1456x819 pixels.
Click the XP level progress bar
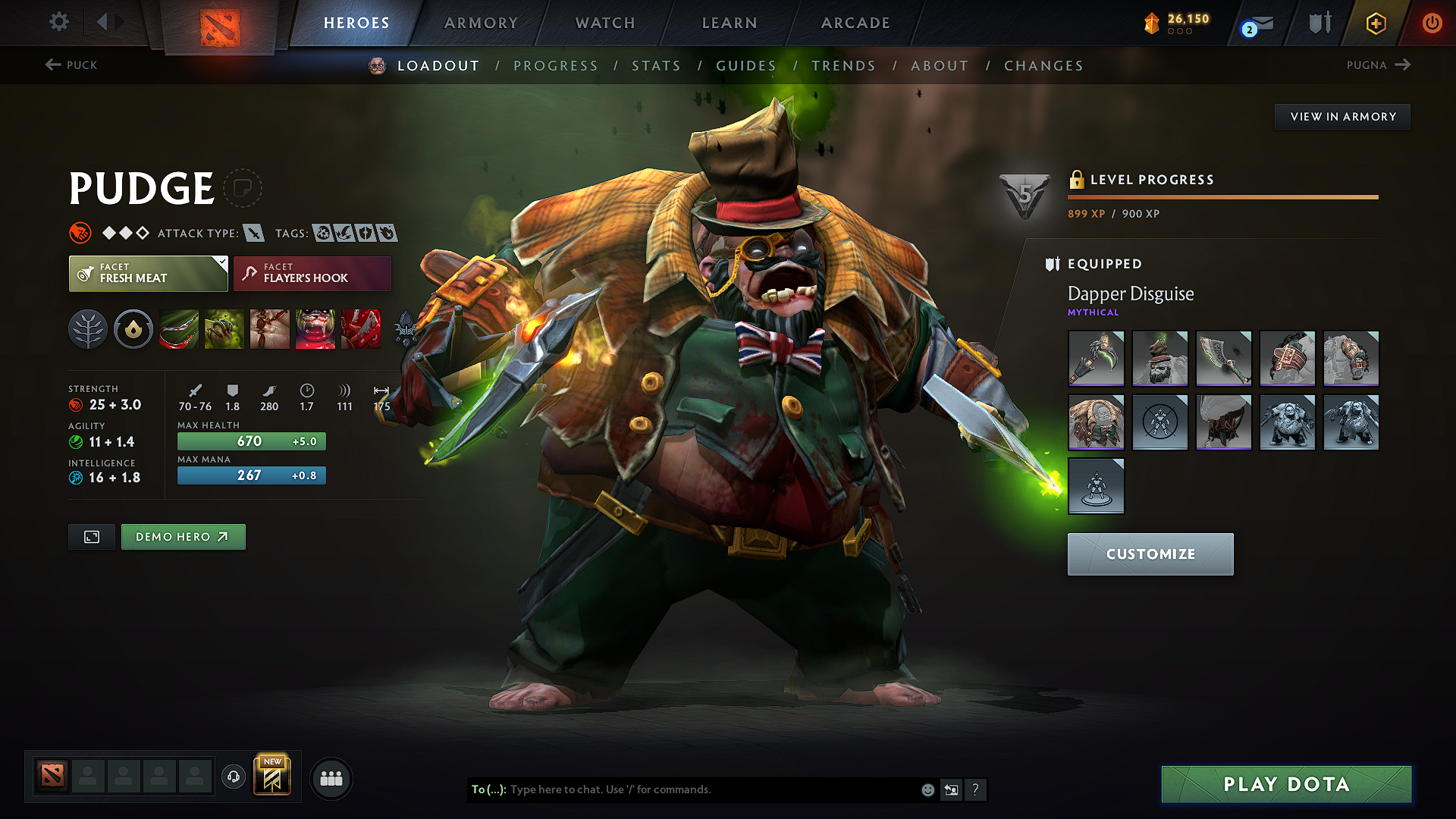1223,197
